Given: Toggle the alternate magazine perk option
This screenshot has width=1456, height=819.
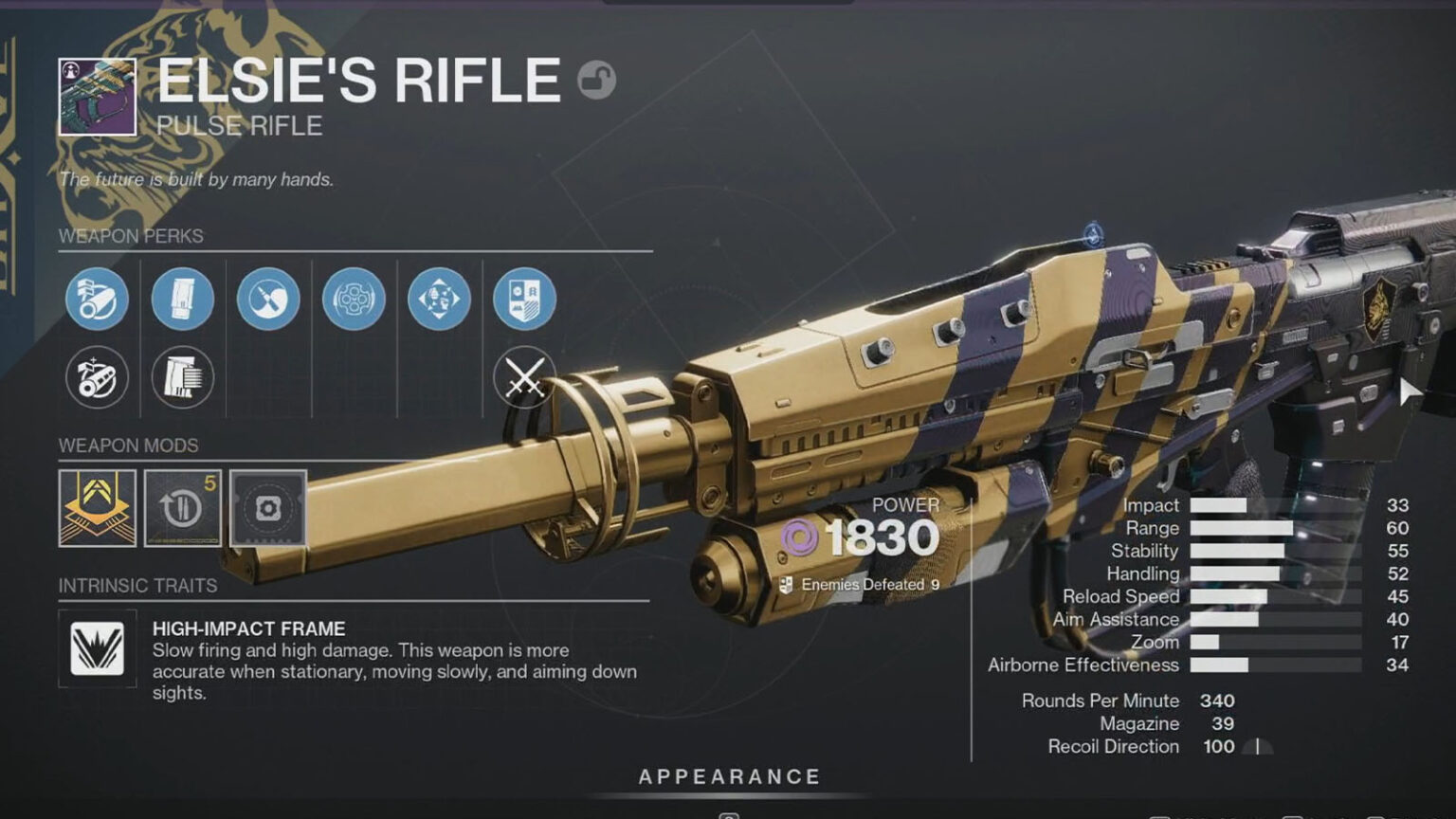Looking at the screenshot, I should click(182, 377).
